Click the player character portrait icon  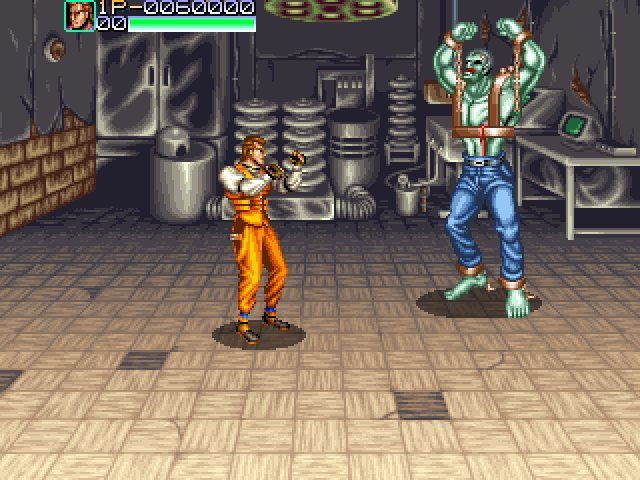coord(79,15)
